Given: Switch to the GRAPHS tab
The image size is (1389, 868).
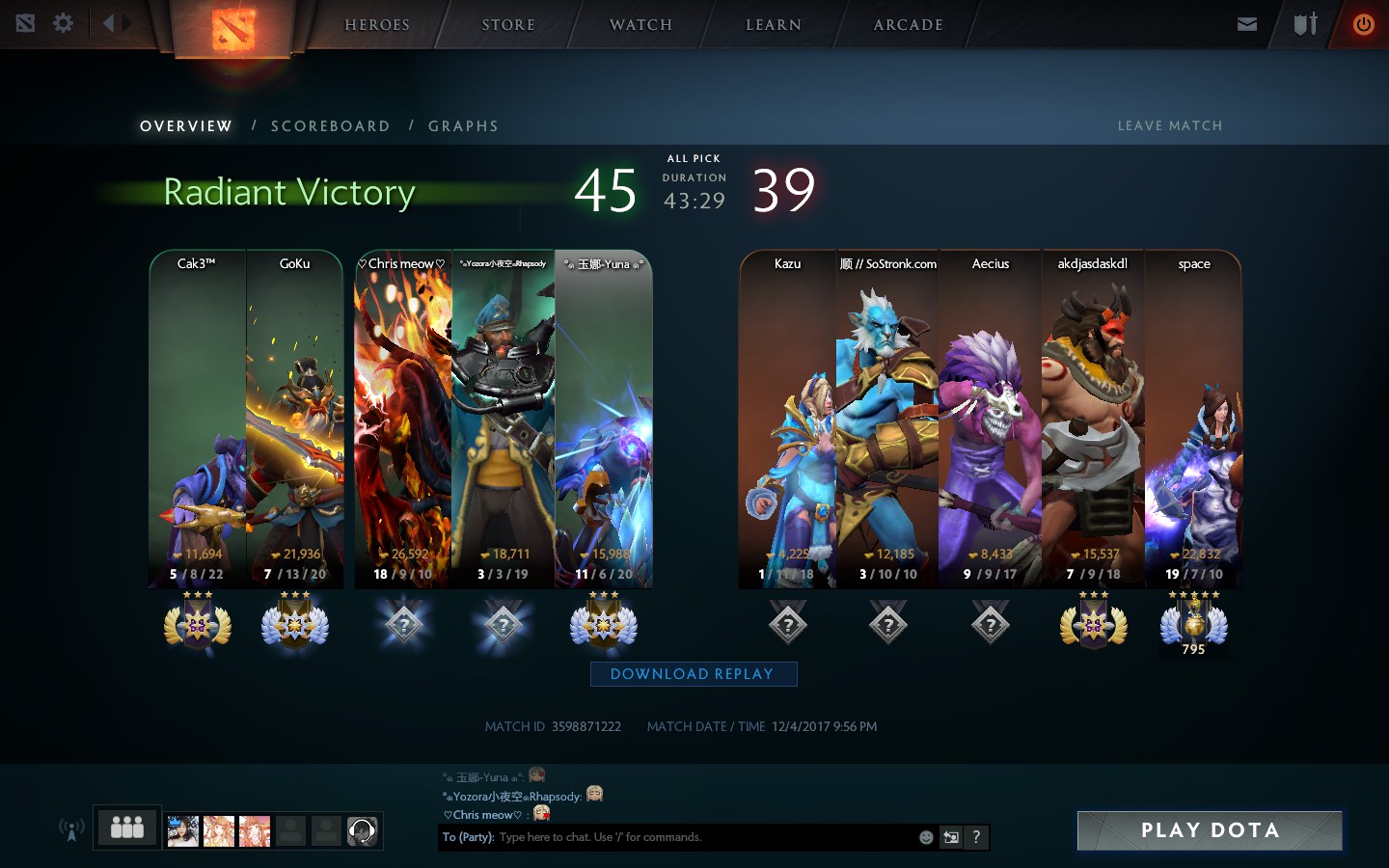Looking at the screenshot, I should [x=463, y=125].
